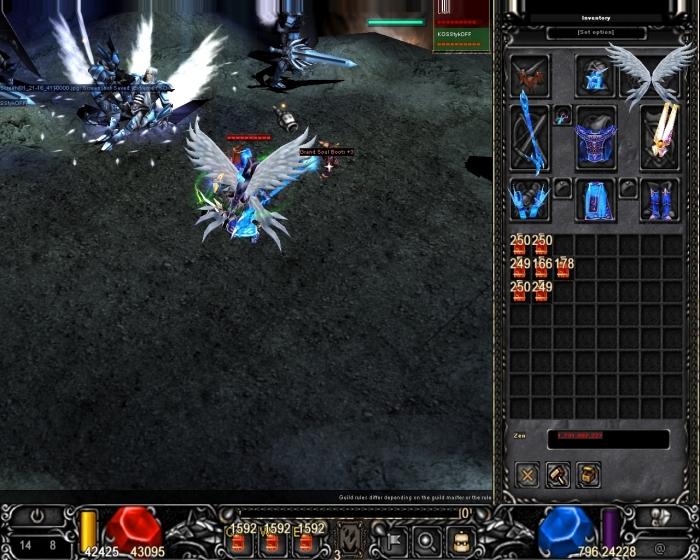Open the treasure chest store button
700x560 pixels.
coord(589,475)
